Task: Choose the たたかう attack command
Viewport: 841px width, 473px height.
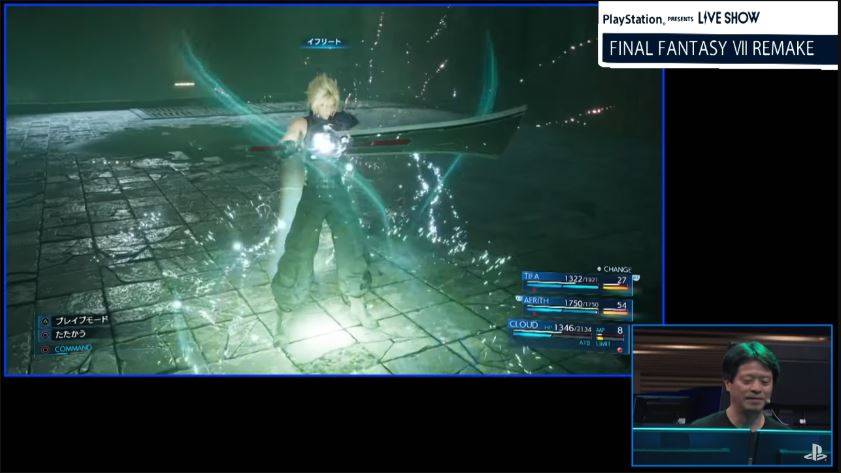Action: (72, 334)
